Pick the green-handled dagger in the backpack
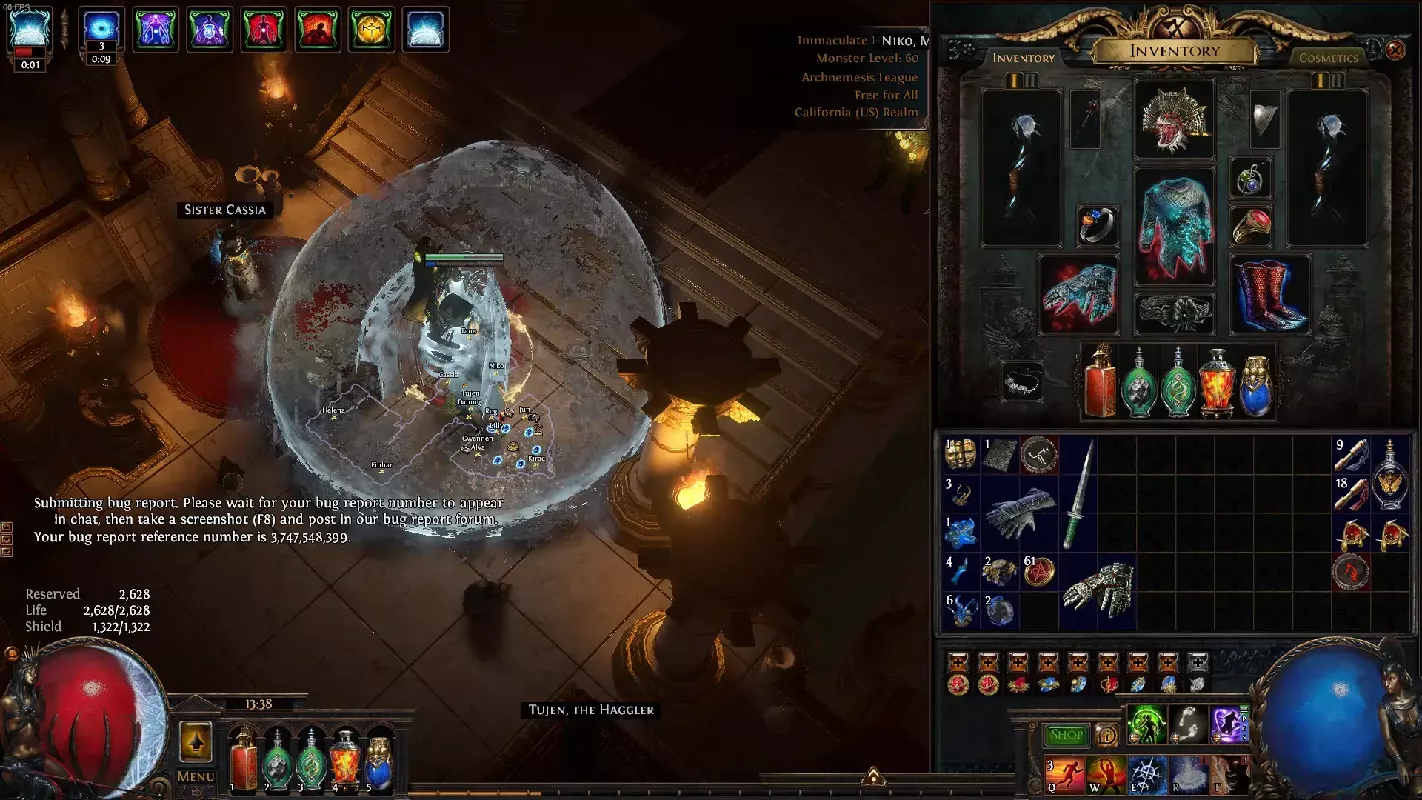 [x=1078, y=493]
